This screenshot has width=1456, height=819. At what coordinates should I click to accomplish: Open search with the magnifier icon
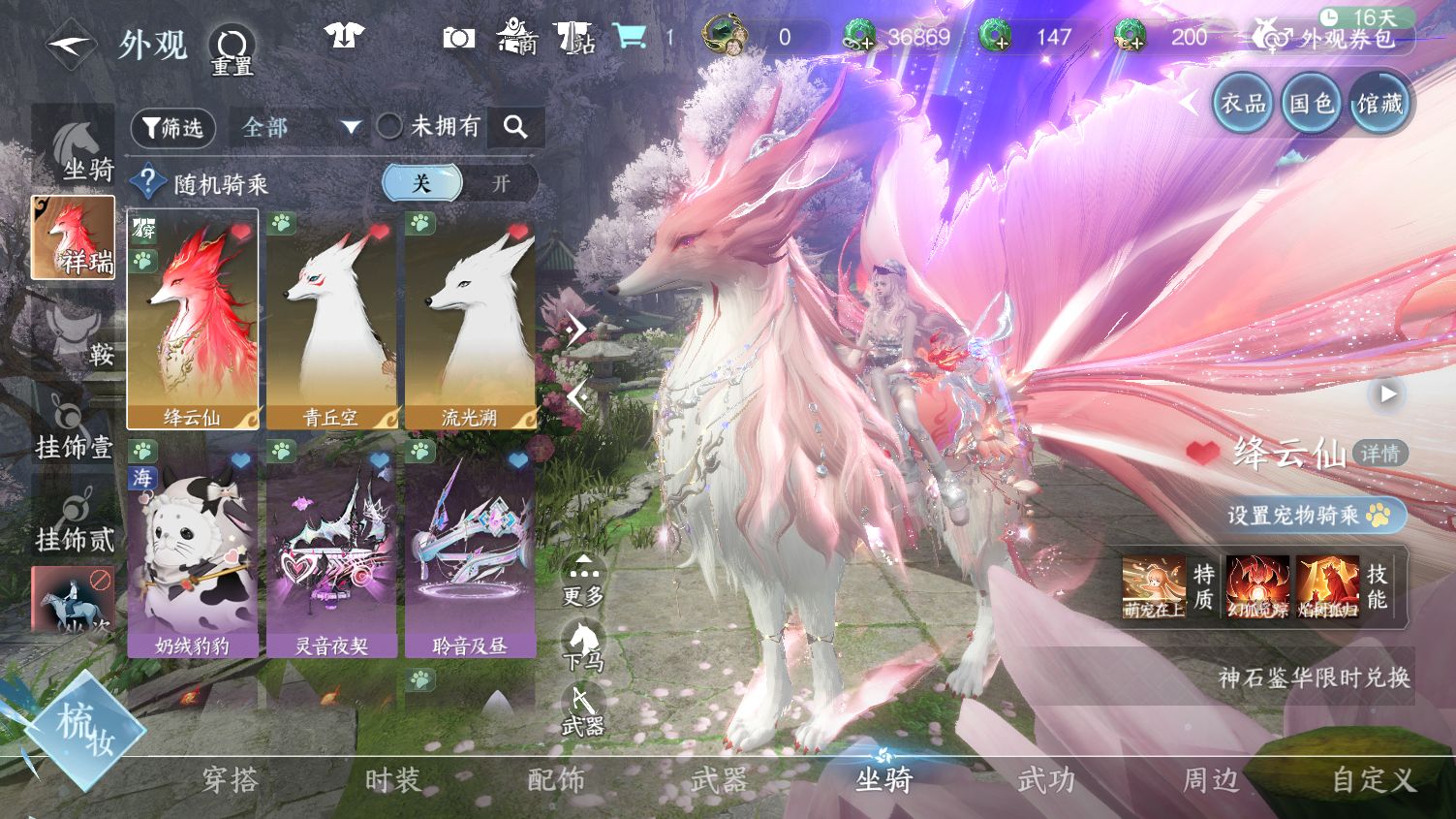tap(515, 127)
